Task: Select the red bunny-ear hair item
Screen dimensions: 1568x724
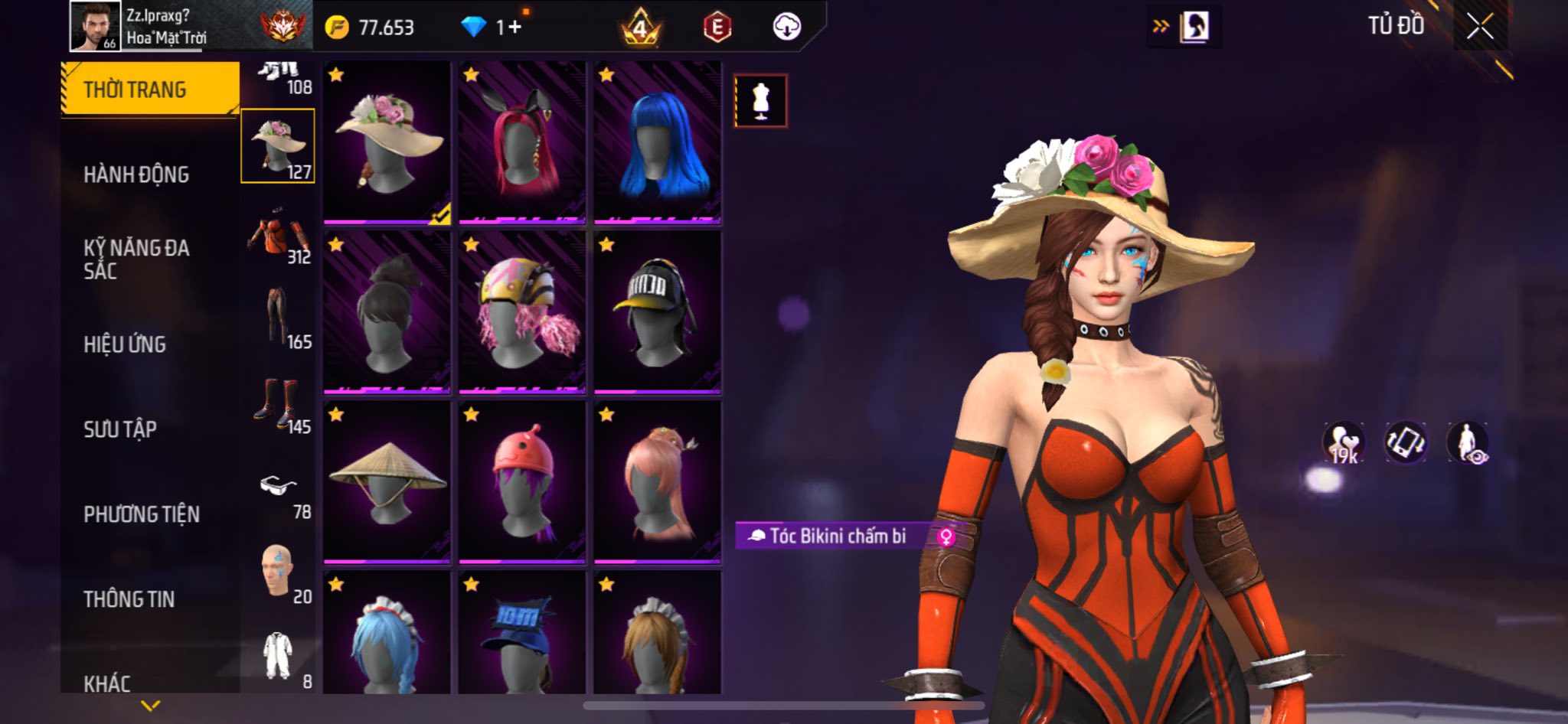Action: [522, 143]
